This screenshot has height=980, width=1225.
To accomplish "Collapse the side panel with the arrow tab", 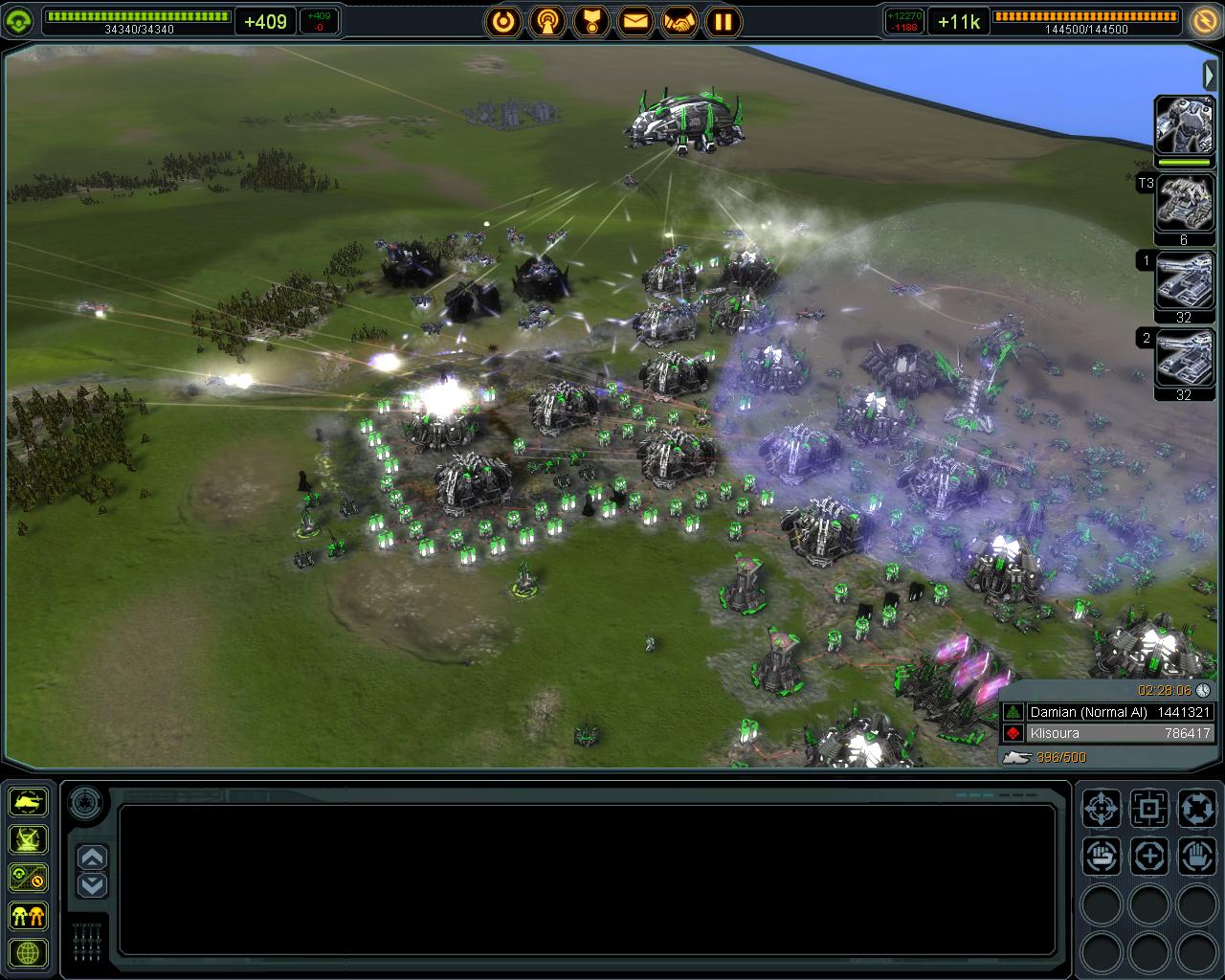I will coord(1210,75).
